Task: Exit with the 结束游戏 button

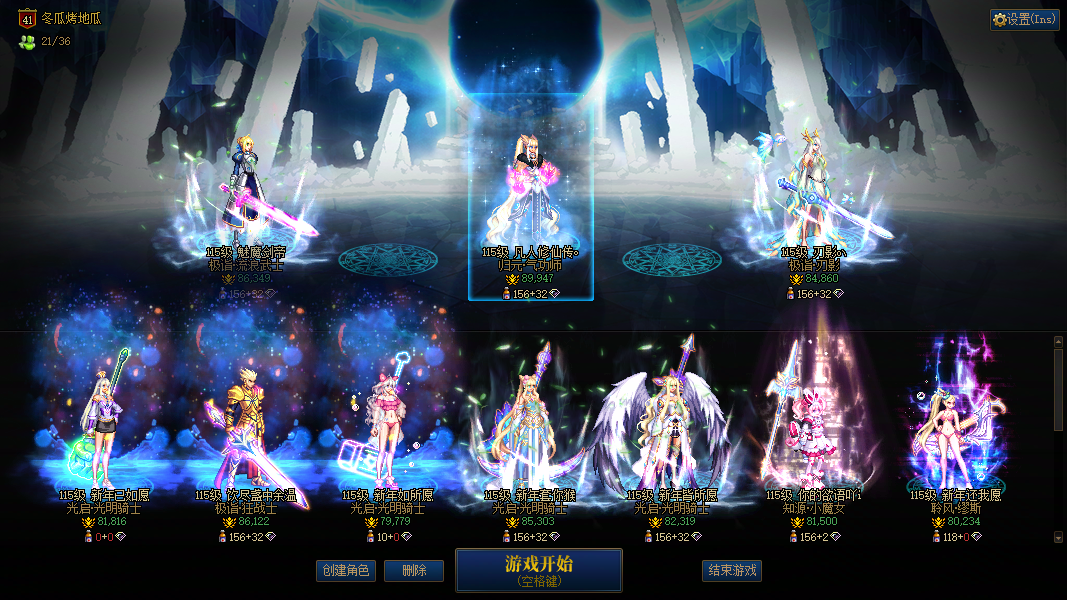Action: (x=732, y=571)
